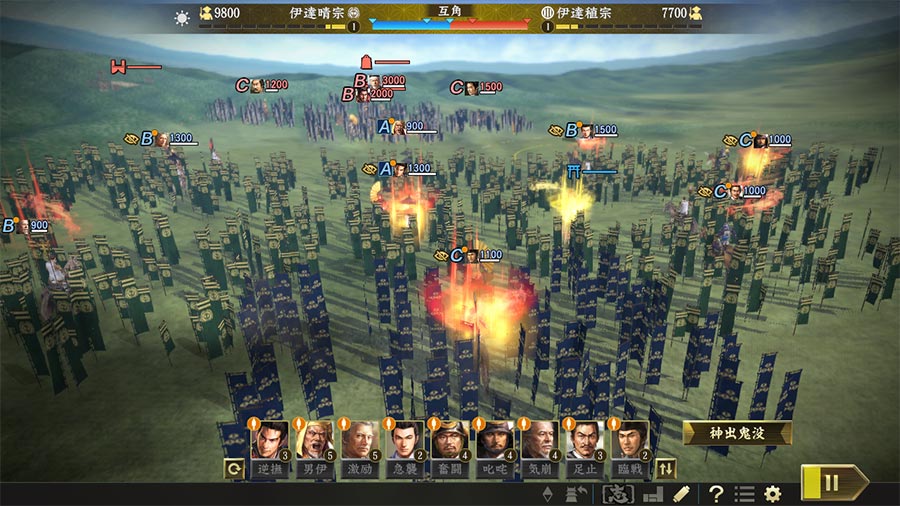Screen dimensions: 900x506
Task: Open the gear settings menu
Action: pyautogui.click(x=772, y=493)
